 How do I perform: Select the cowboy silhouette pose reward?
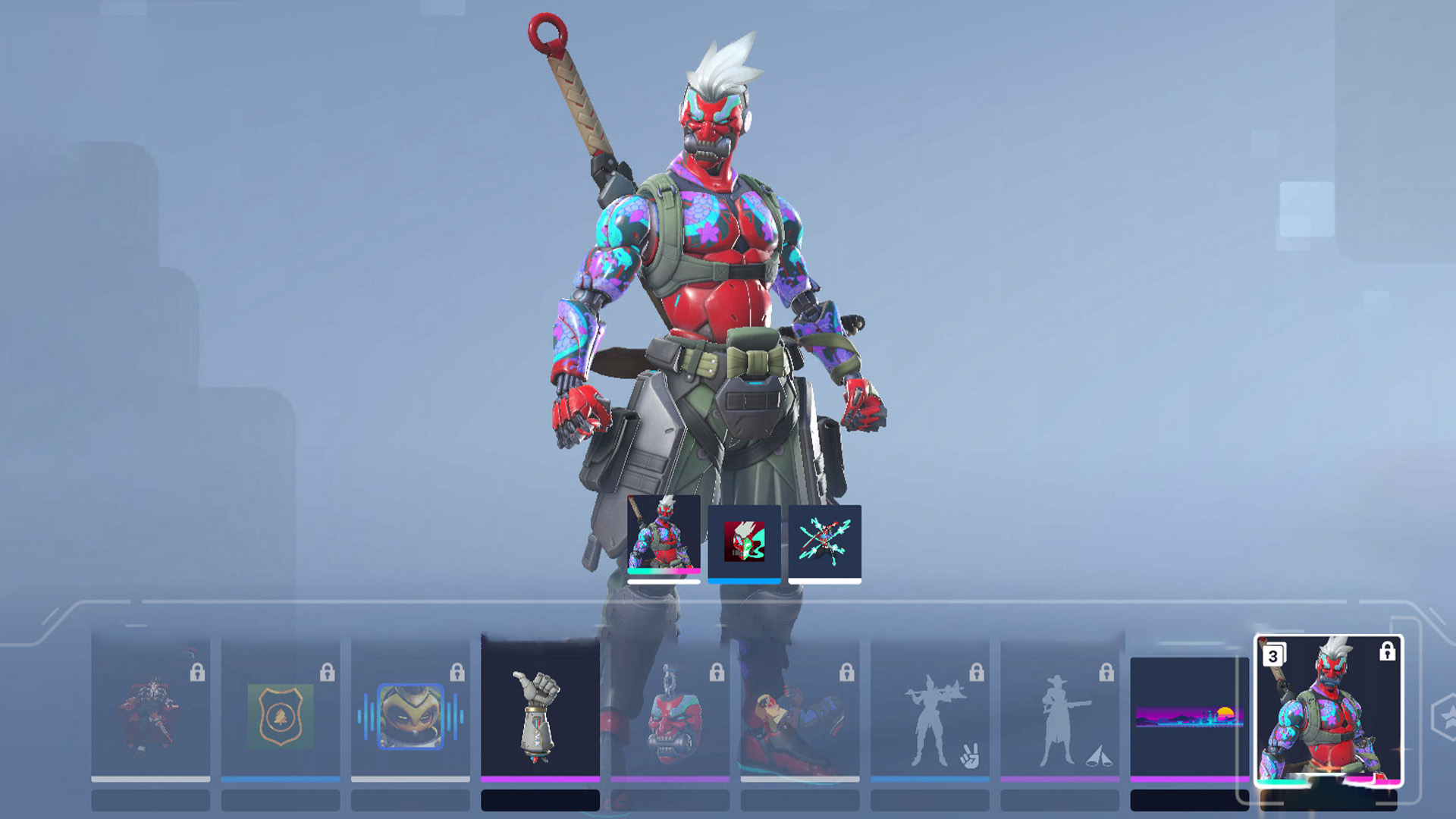coord(1059,713)
